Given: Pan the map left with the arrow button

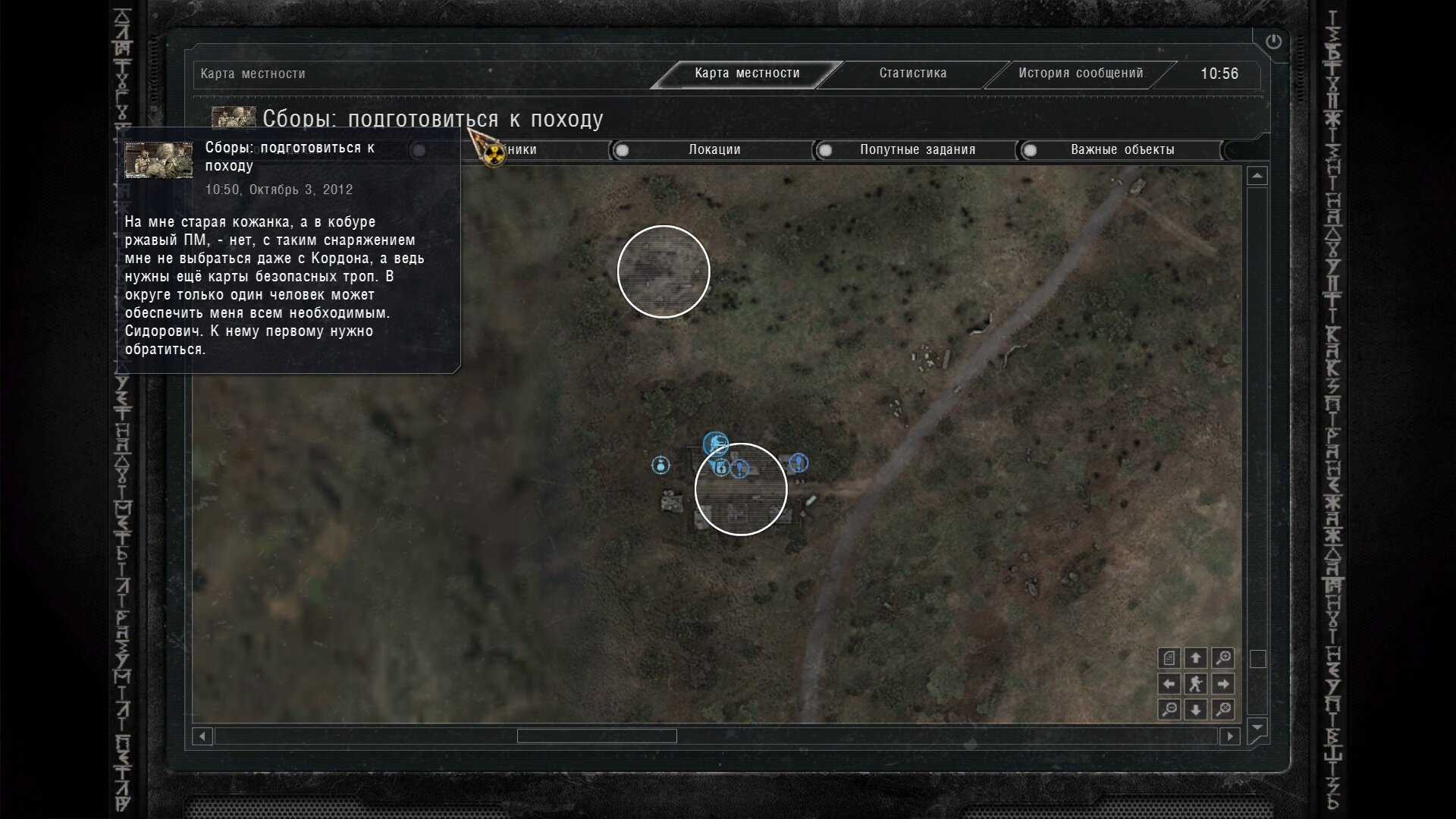Looking at the screenshot, I should [1169, 684].
